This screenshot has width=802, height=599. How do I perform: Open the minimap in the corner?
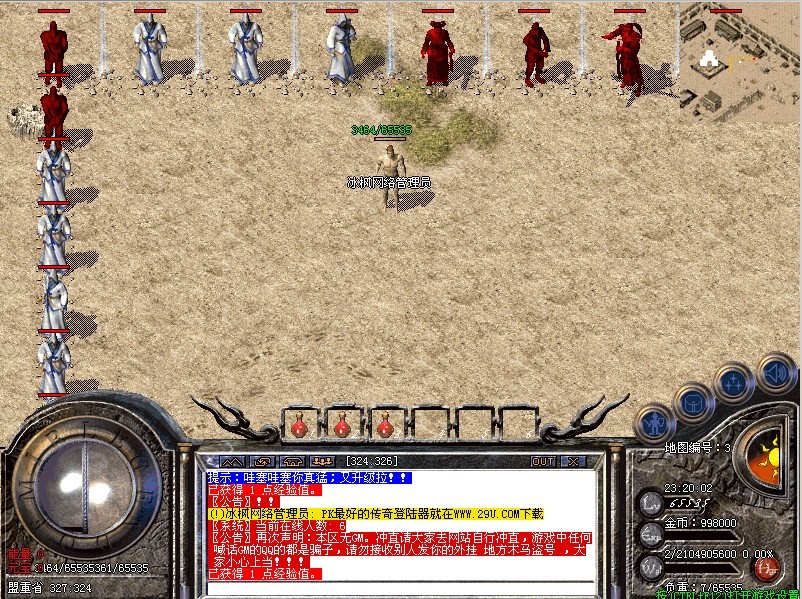coord(741,60)
